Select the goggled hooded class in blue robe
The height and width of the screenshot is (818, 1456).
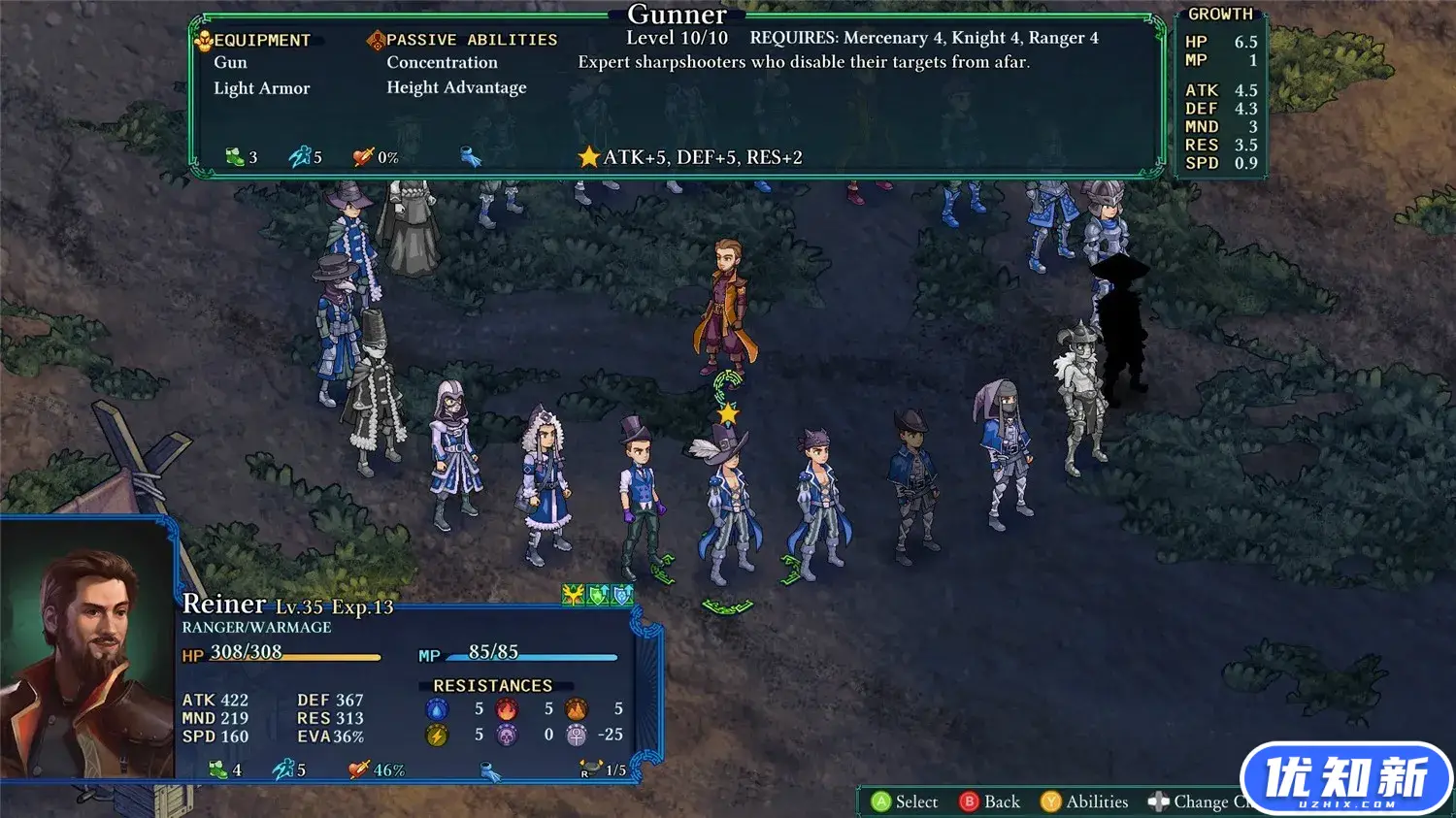click(x=454, y=454)
